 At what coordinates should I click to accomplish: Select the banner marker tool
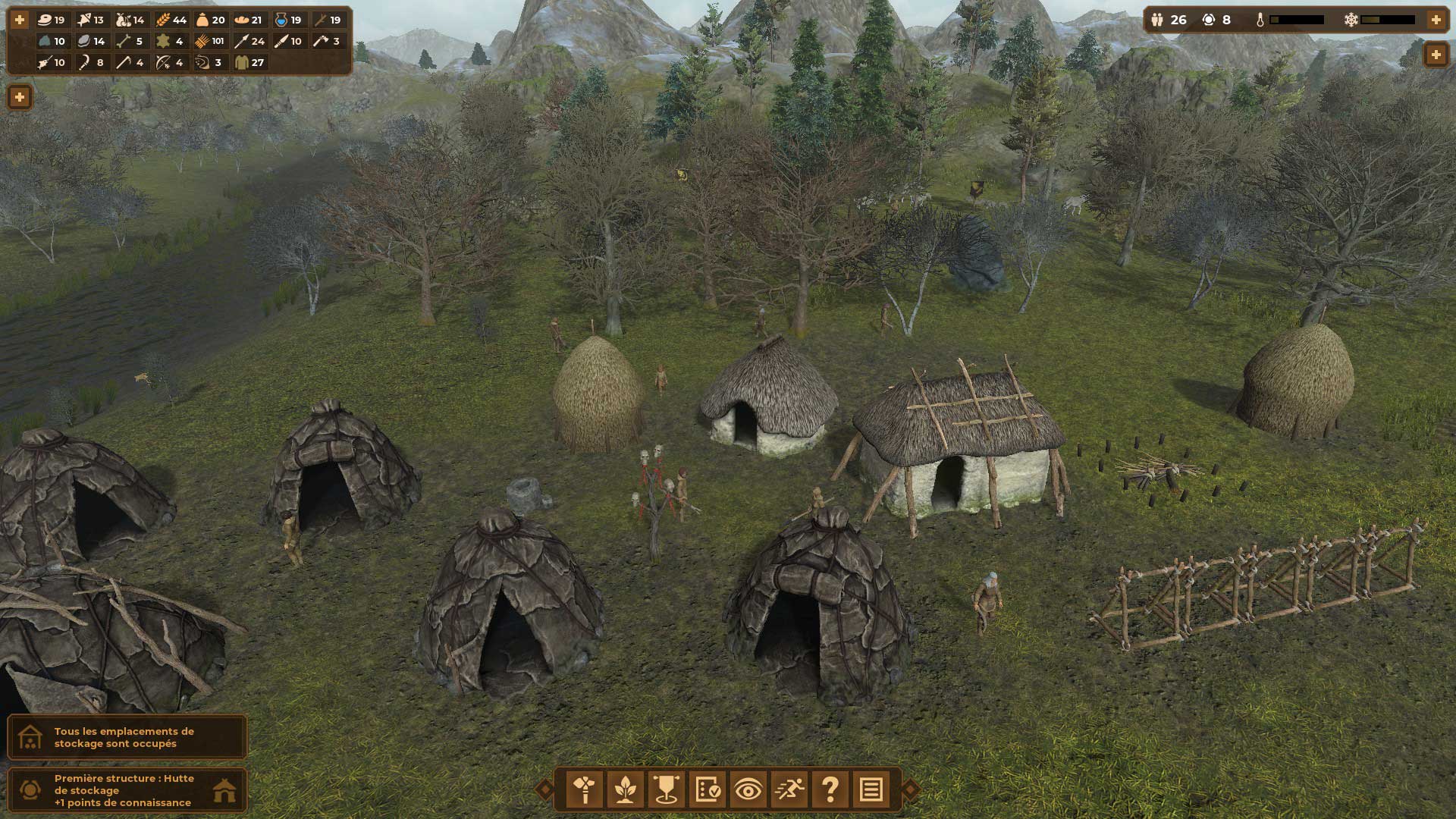click(667, 790)
